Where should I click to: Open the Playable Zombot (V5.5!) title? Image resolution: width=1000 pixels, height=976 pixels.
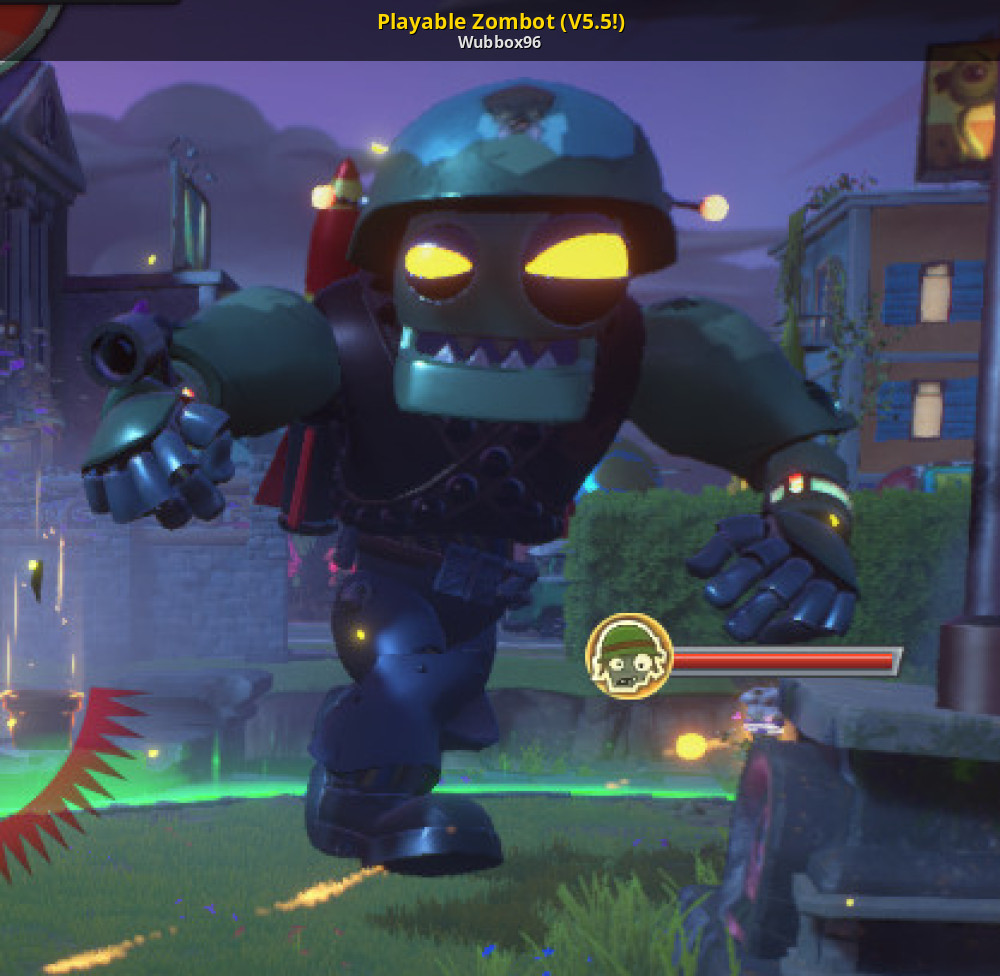500,21
